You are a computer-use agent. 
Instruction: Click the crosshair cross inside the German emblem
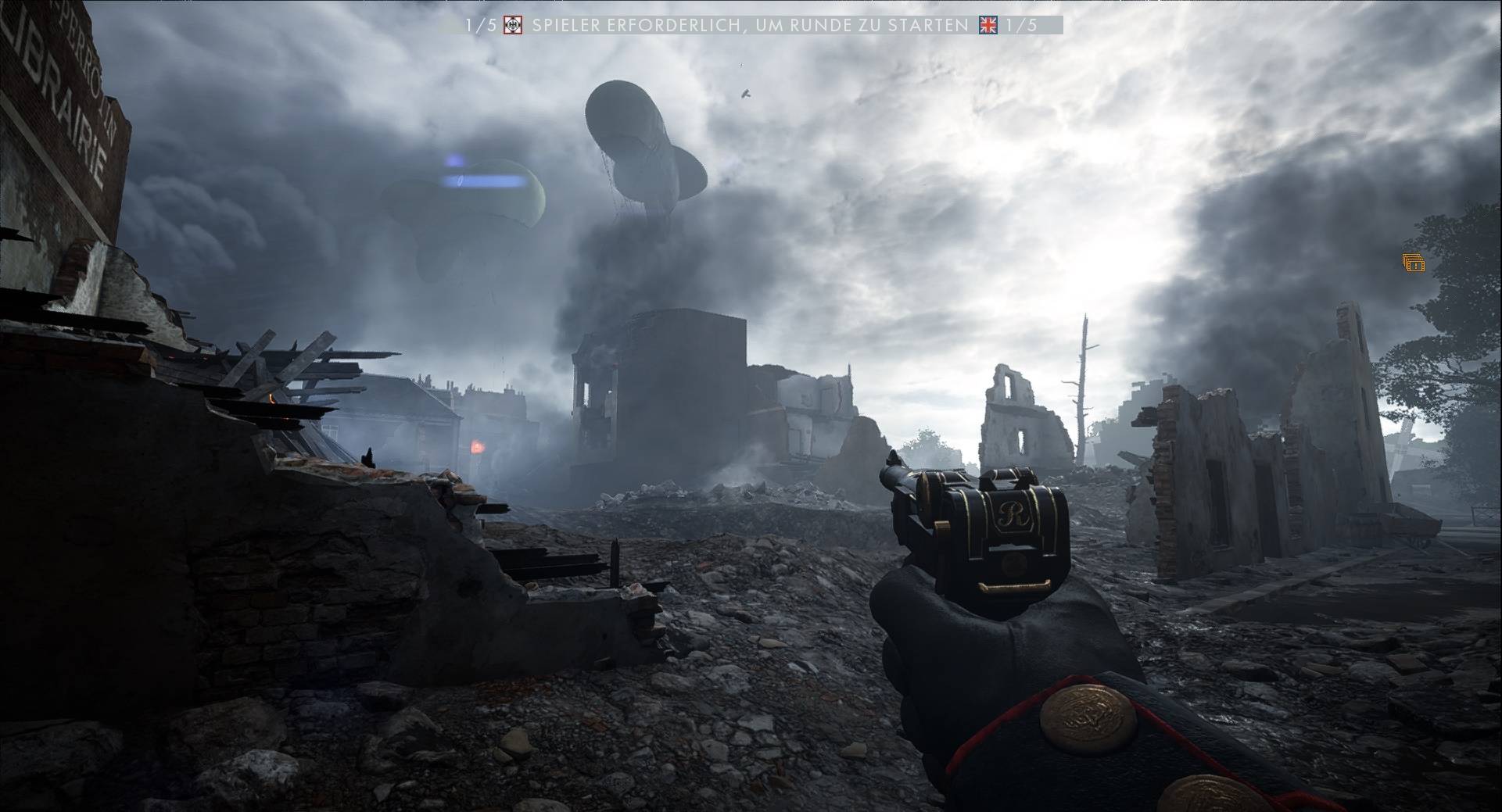512,26
